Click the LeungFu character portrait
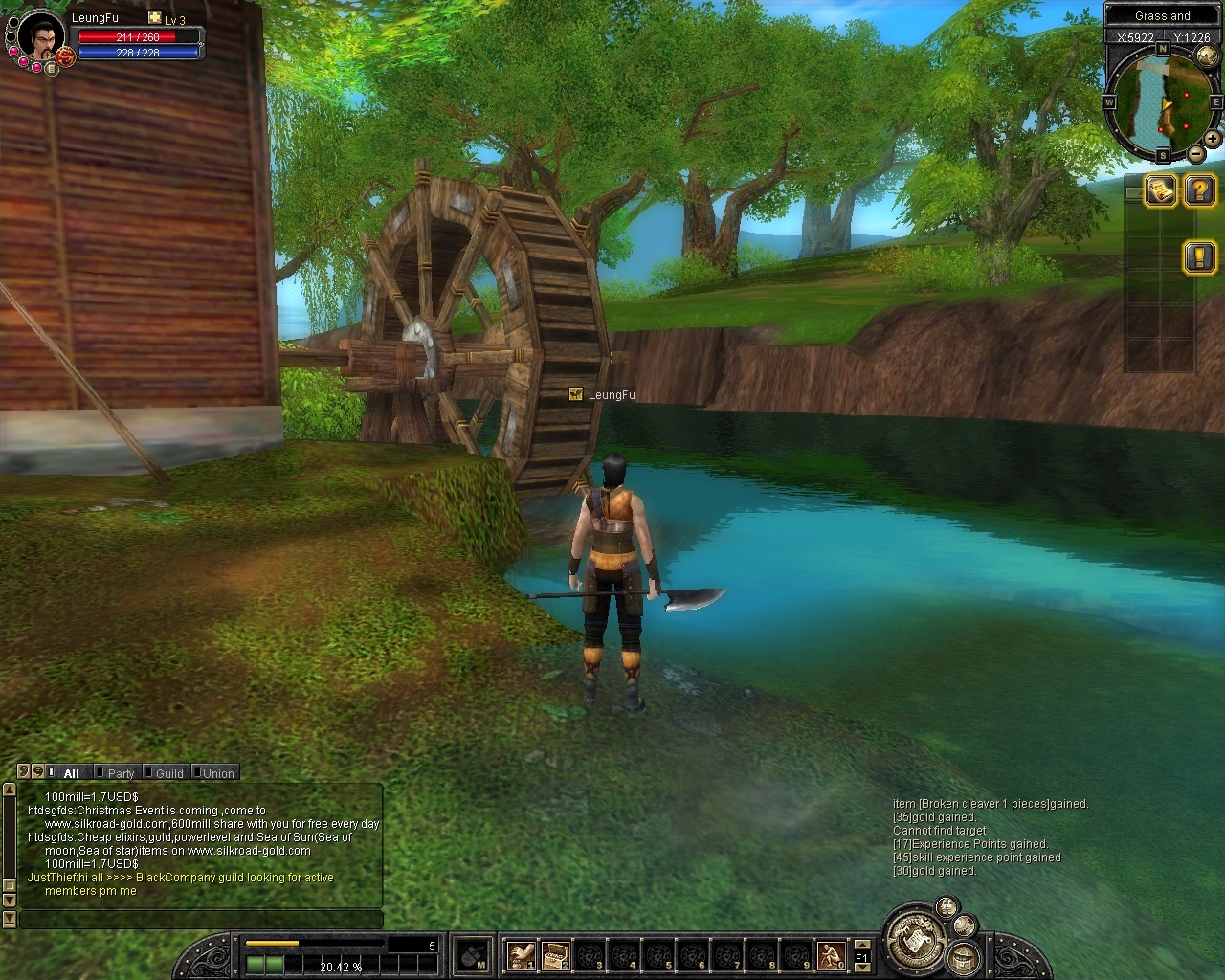This screenshot has width=1225, height=980. coord(41,37)
